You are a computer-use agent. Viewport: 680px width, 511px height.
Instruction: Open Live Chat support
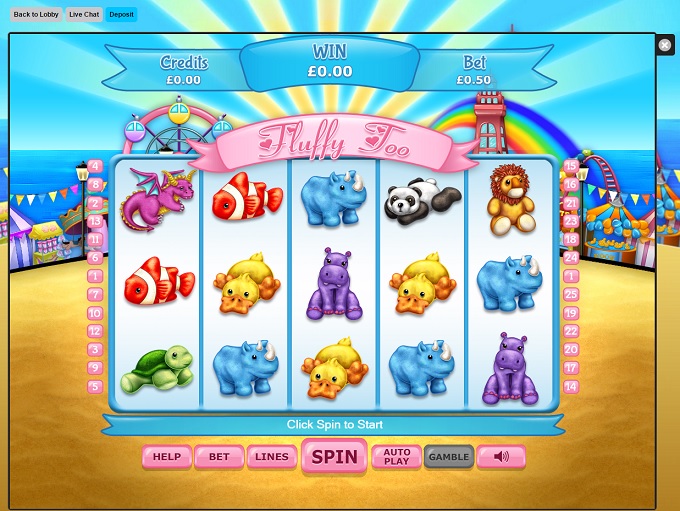click(84, 15)
